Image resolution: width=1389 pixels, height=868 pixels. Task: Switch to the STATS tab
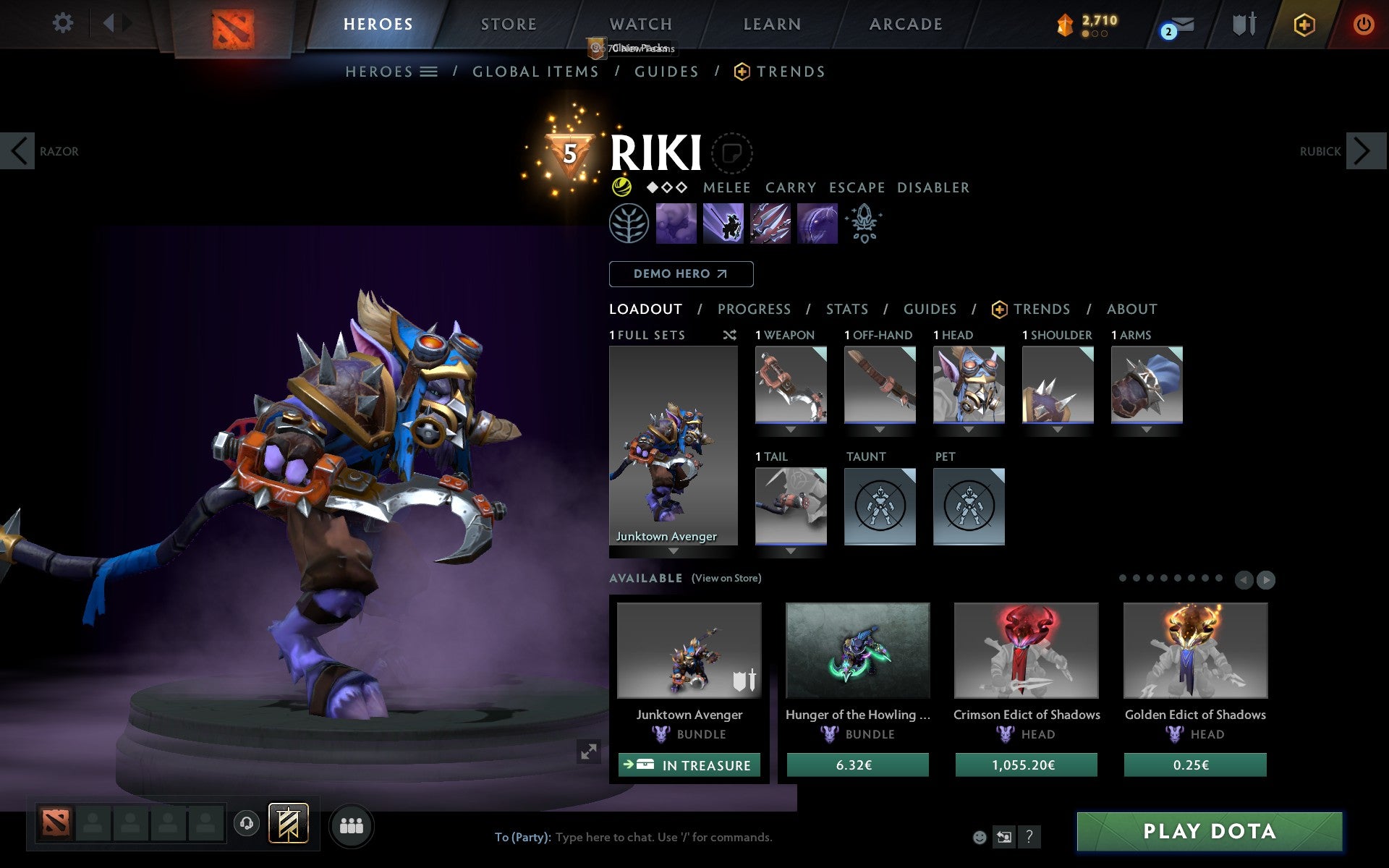click(846, 309)
